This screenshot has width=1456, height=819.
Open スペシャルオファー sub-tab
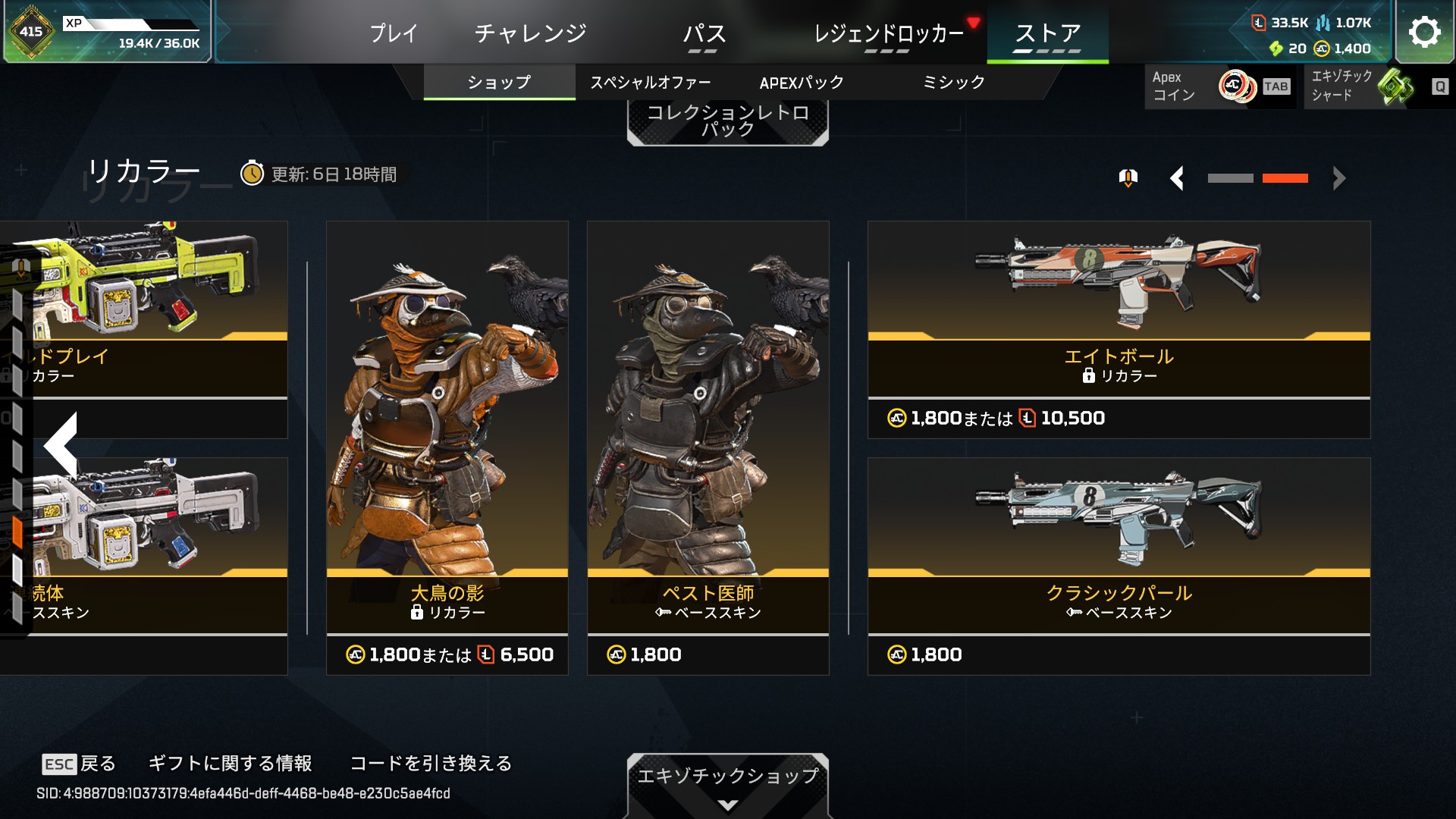tap(651, 83)
